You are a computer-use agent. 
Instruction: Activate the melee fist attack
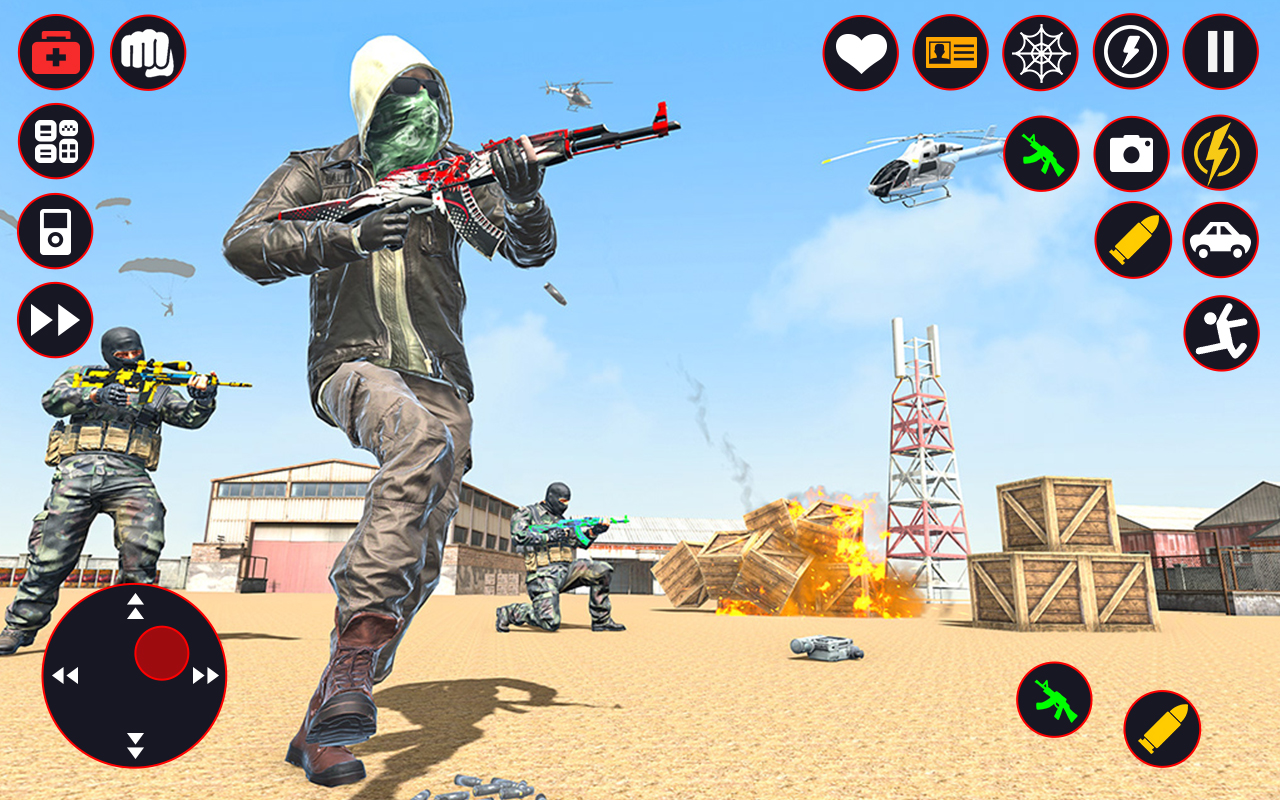tap(148, 53)
